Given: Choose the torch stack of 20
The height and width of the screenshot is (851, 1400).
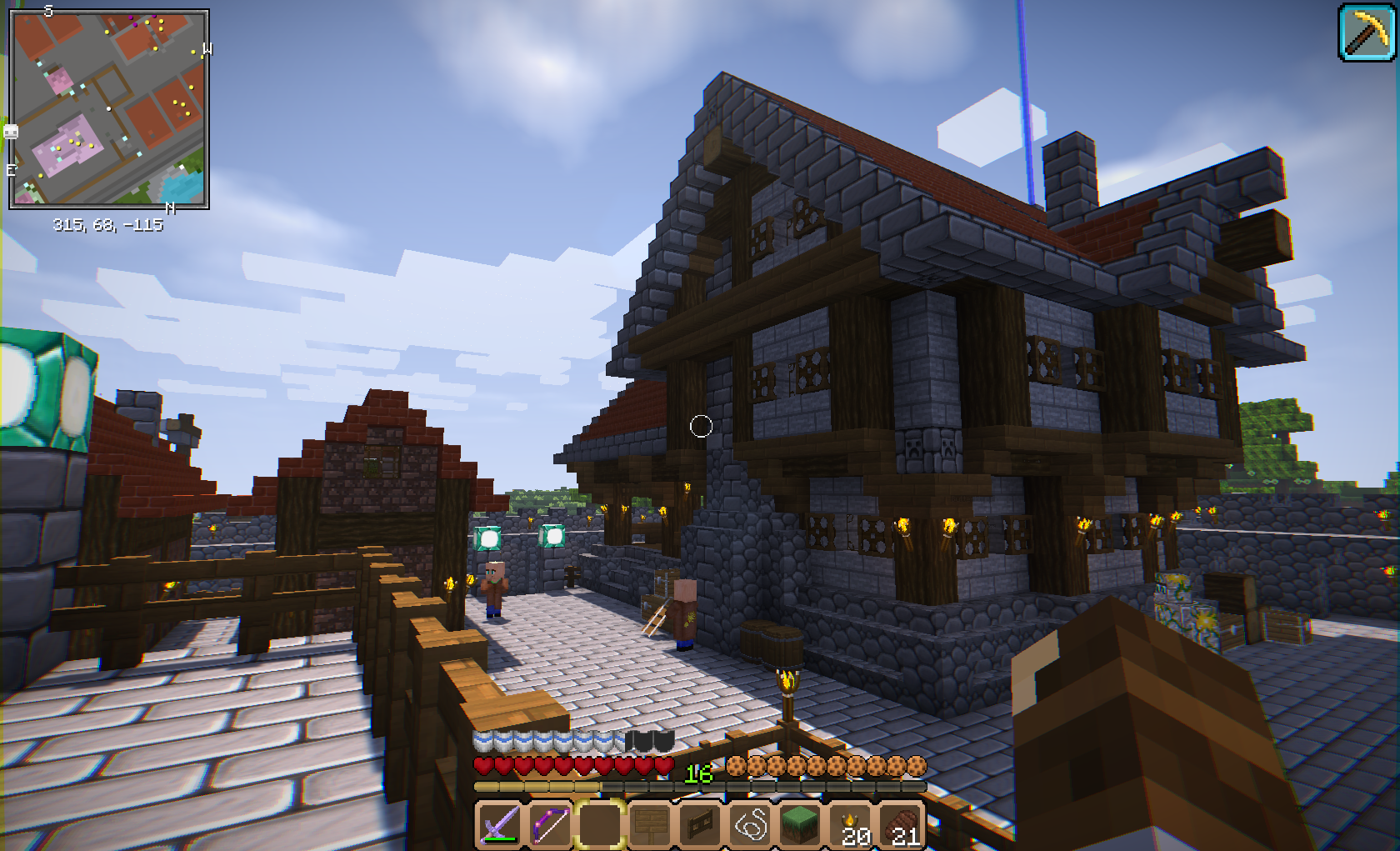Looking at the screenshot, I should click(x=852, y=824).
